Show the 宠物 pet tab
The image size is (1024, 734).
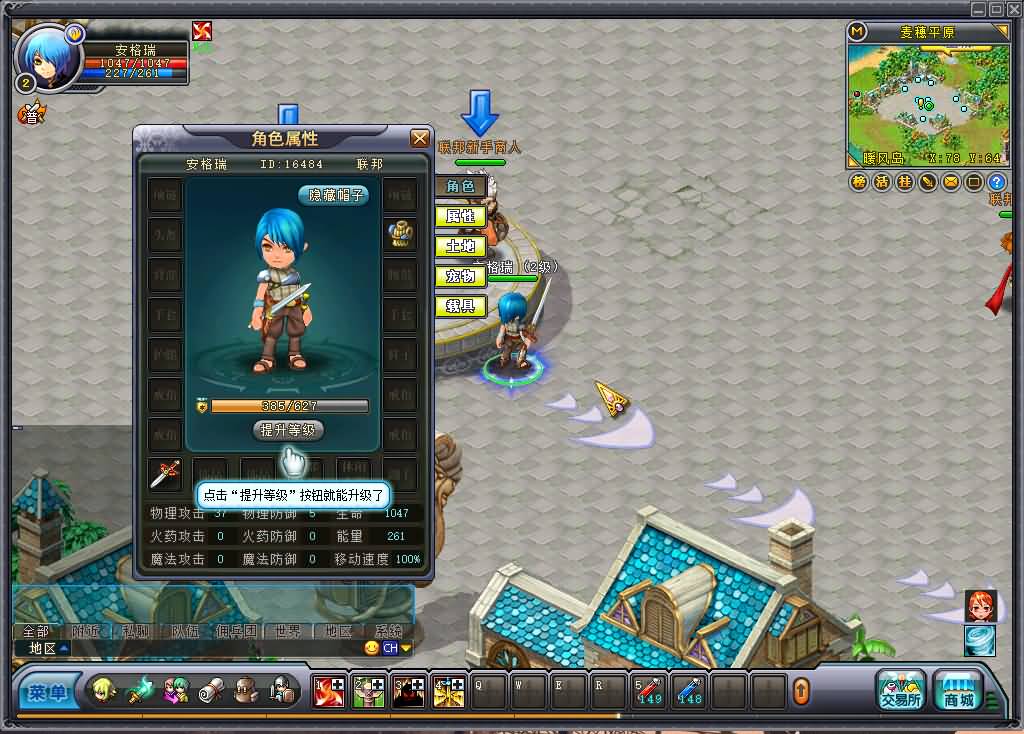tap(461, 276)
